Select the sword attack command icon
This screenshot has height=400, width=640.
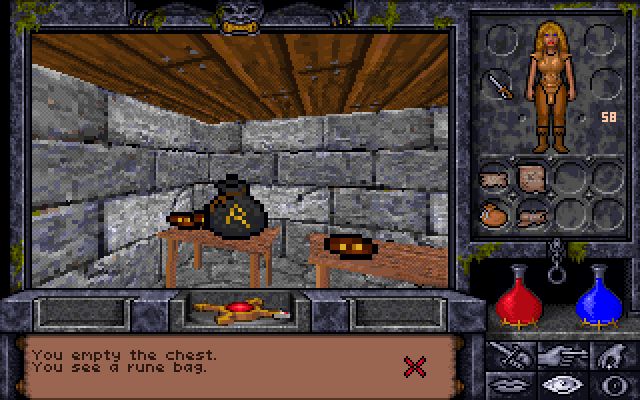coord(509,353)
